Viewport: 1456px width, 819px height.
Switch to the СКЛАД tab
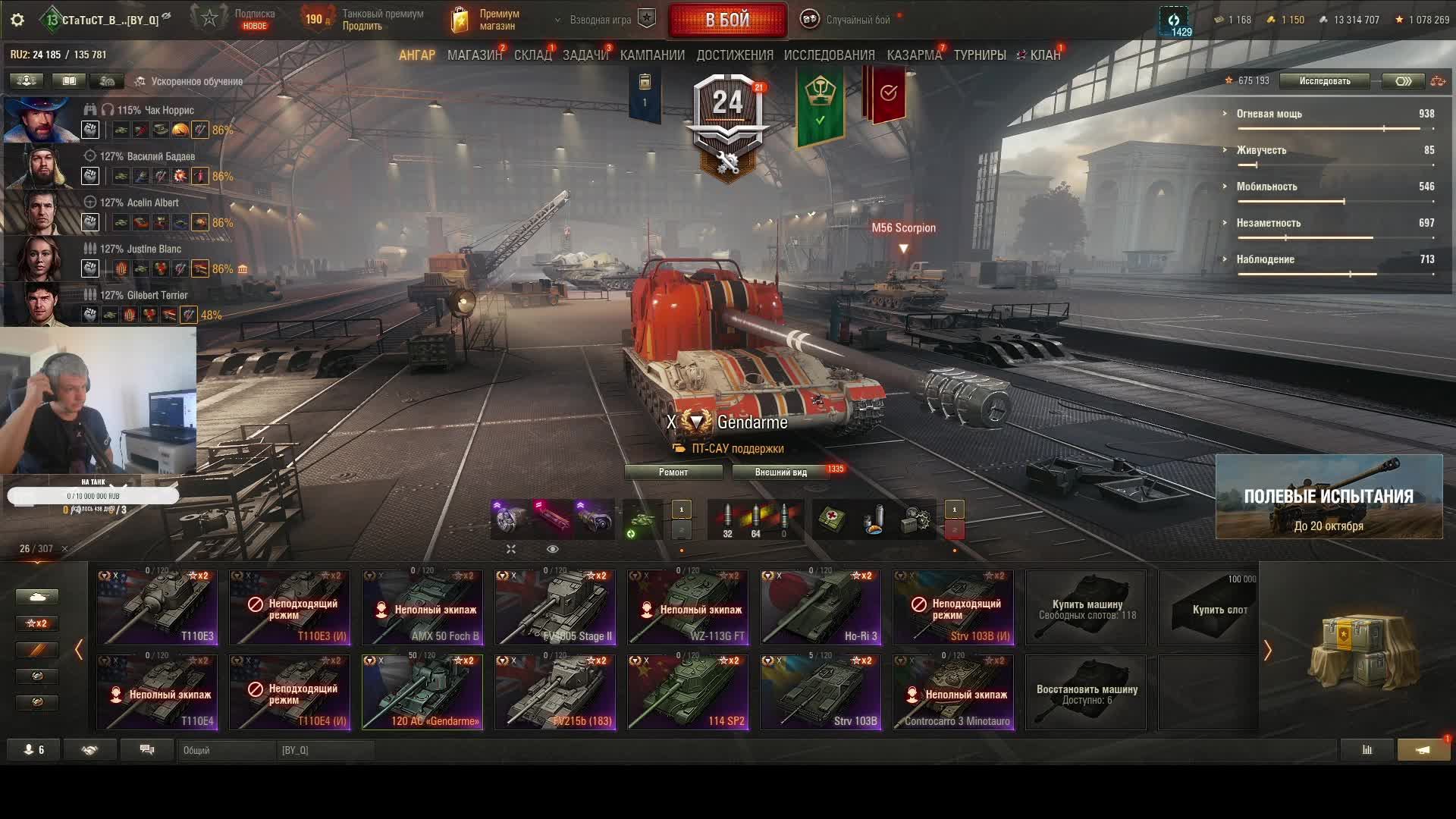[532, 55]
